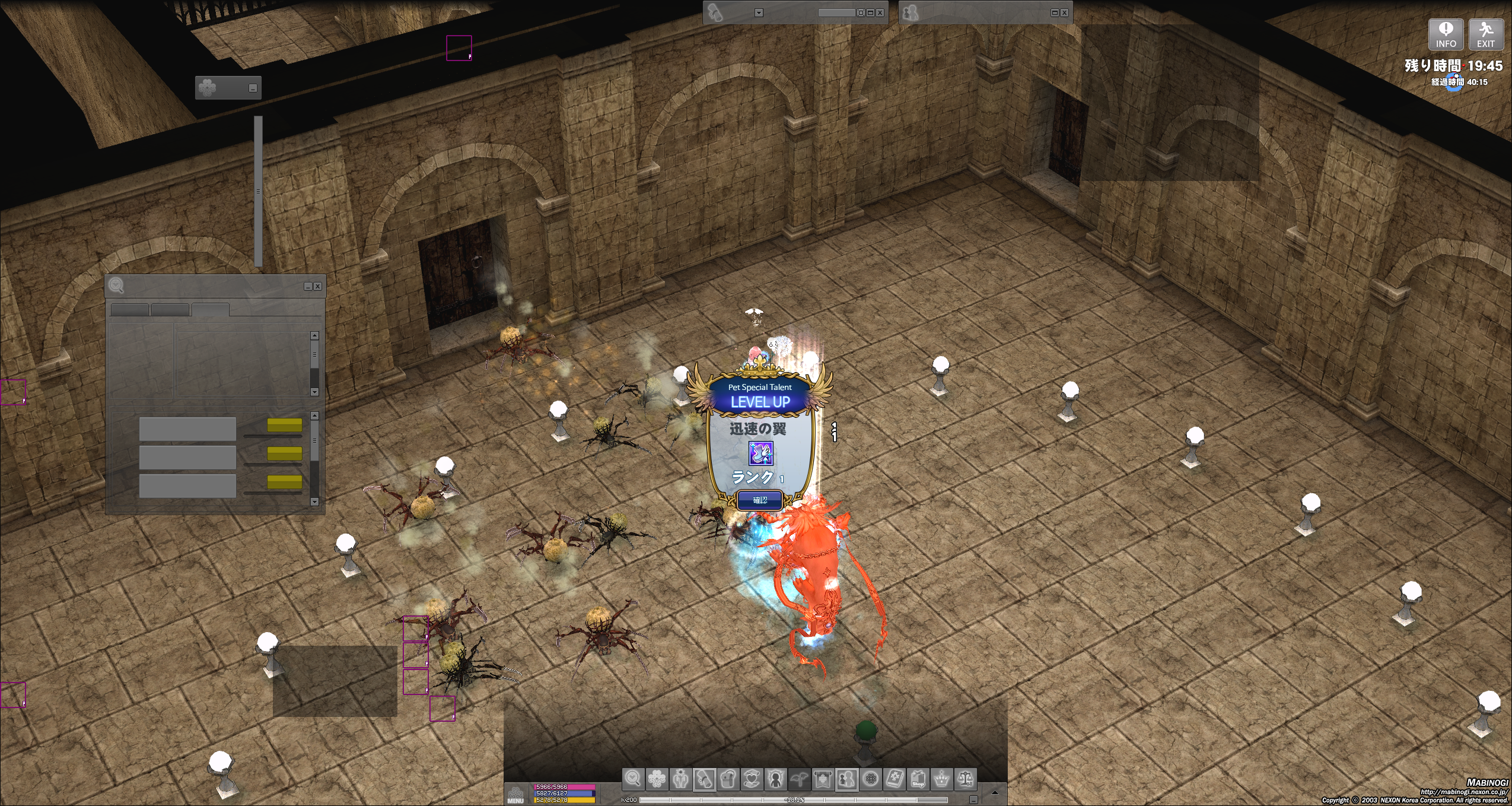Screen dimensions: 1512x806
Task: Open the book toolbar icon
Action: click(894, 778)
